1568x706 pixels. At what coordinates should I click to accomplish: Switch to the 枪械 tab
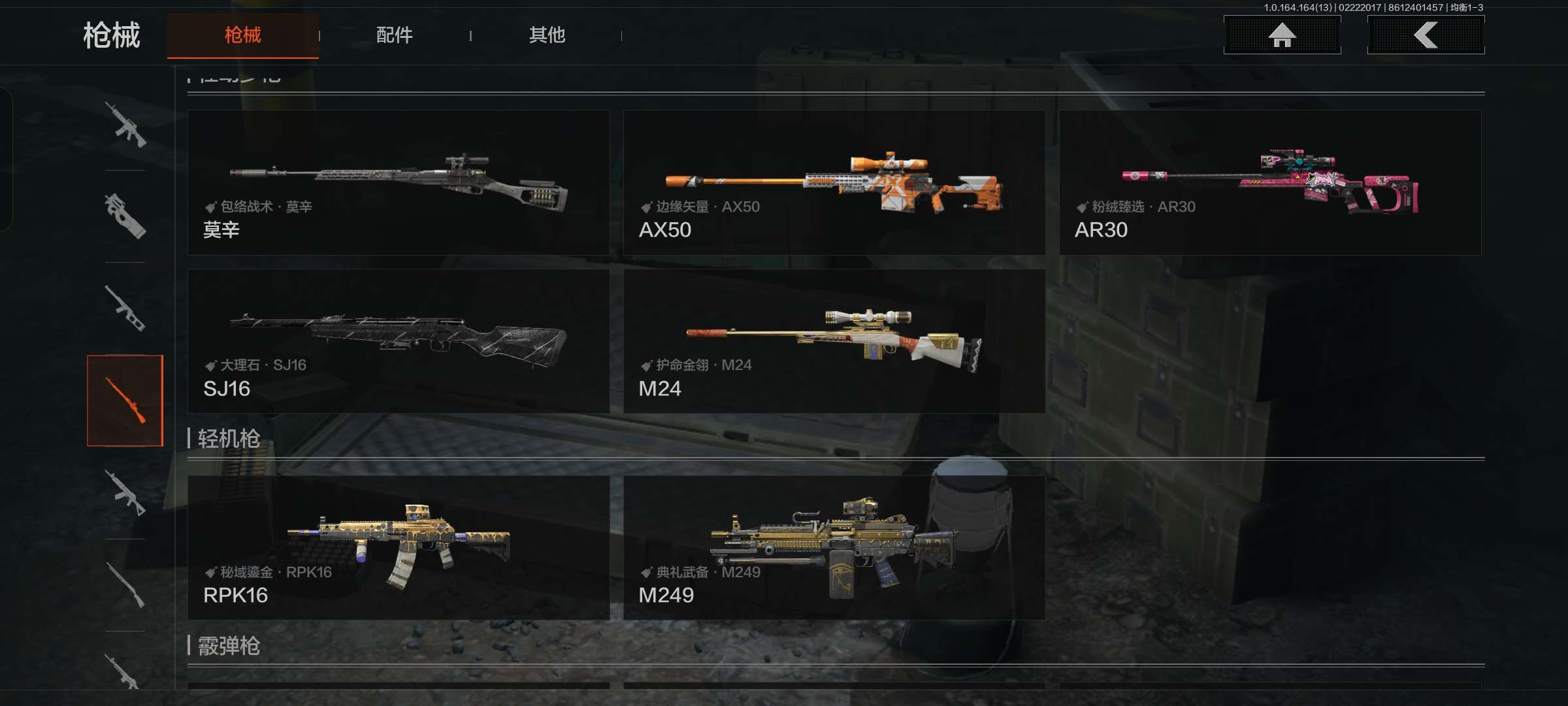[x=242, y=35]
